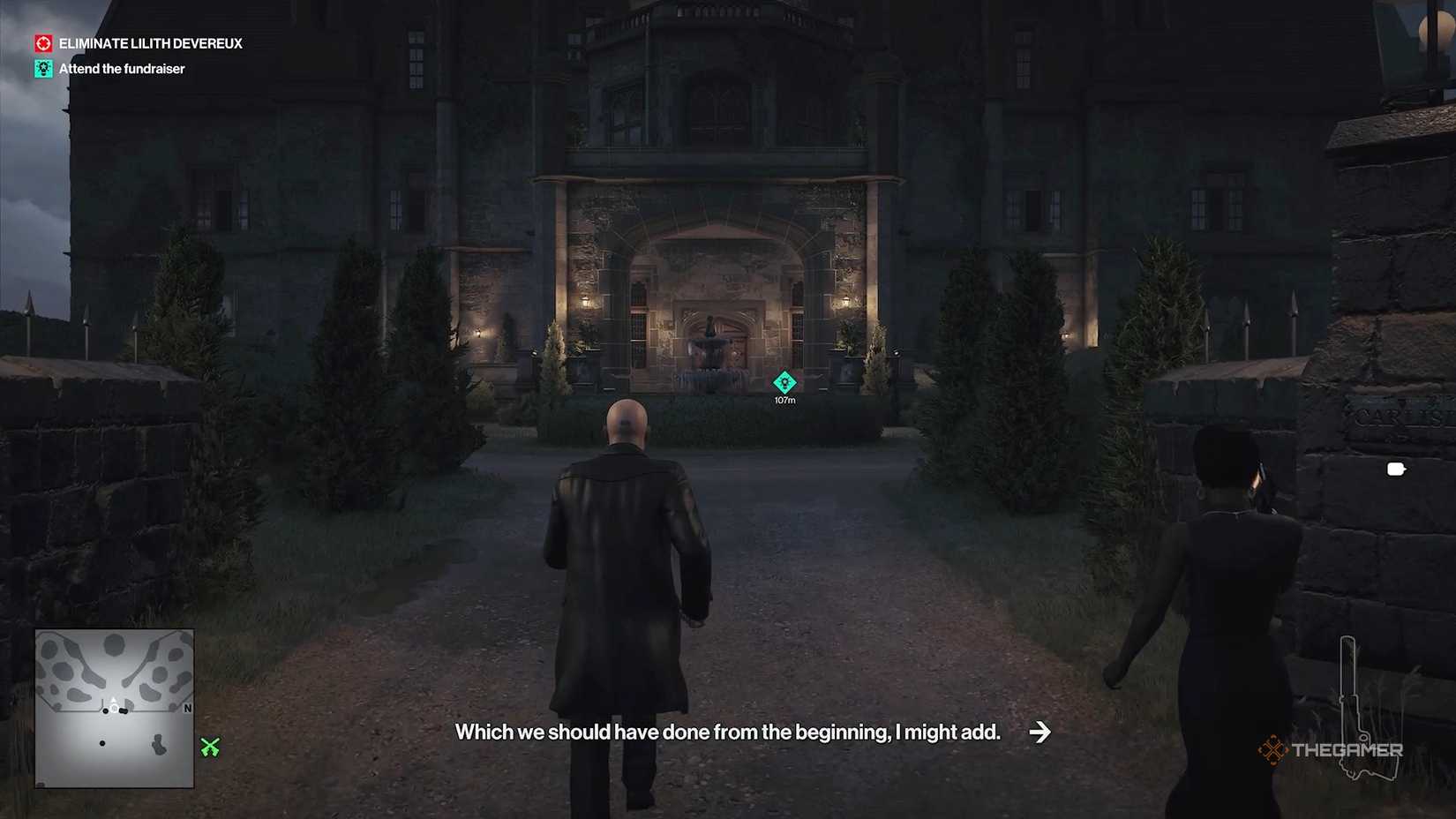Click the N compass label to expand orientation
The width and height of the screenshot is (1456, 819).
coord(186,709)
